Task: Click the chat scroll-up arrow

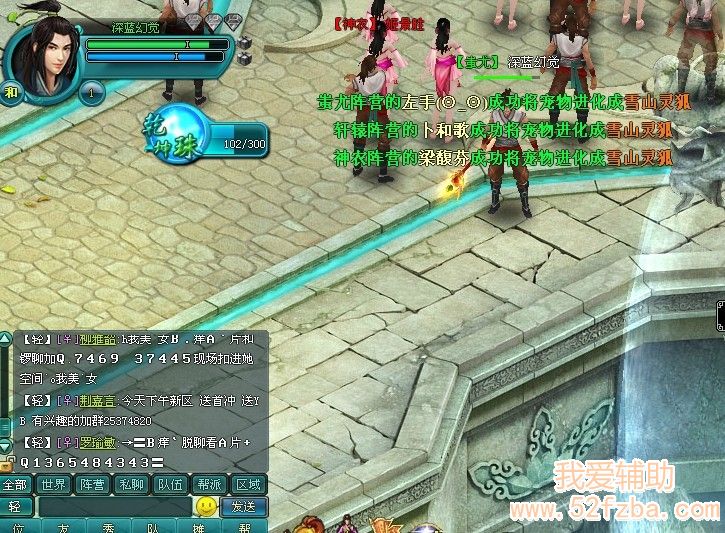Action: coord(7,338)
